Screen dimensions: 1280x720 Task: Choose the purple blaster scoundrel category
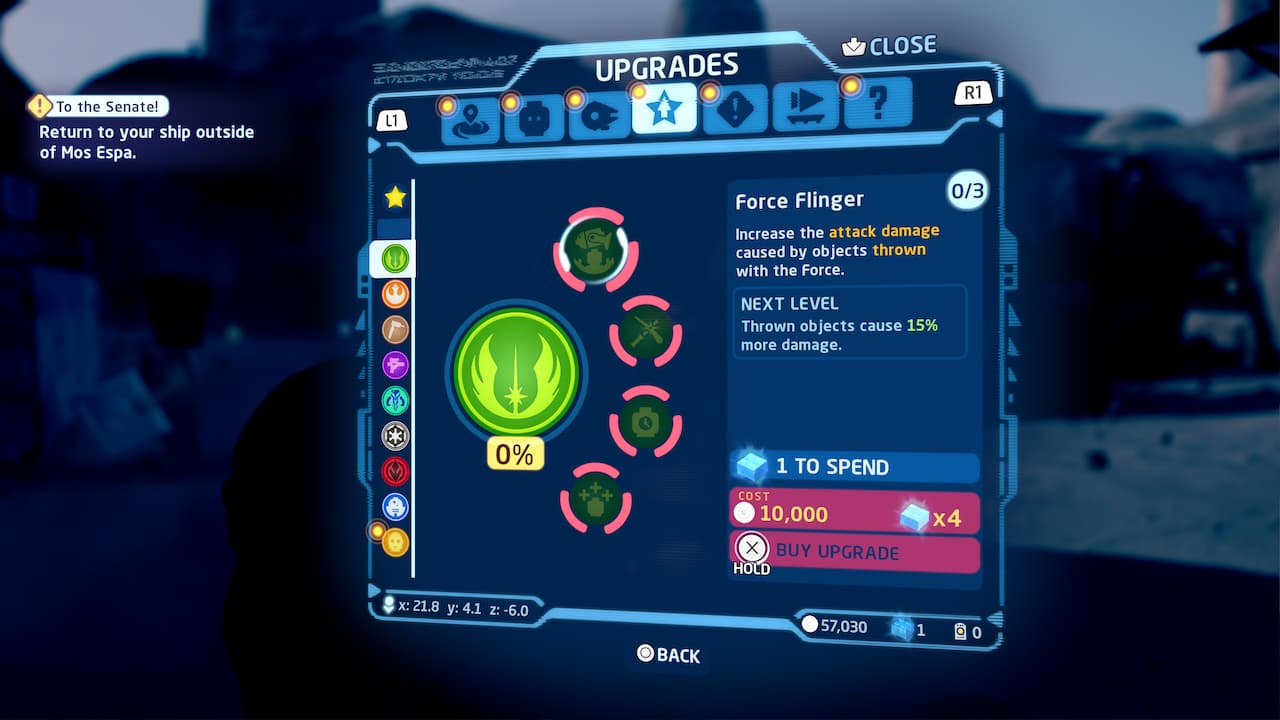pos(395,365)
